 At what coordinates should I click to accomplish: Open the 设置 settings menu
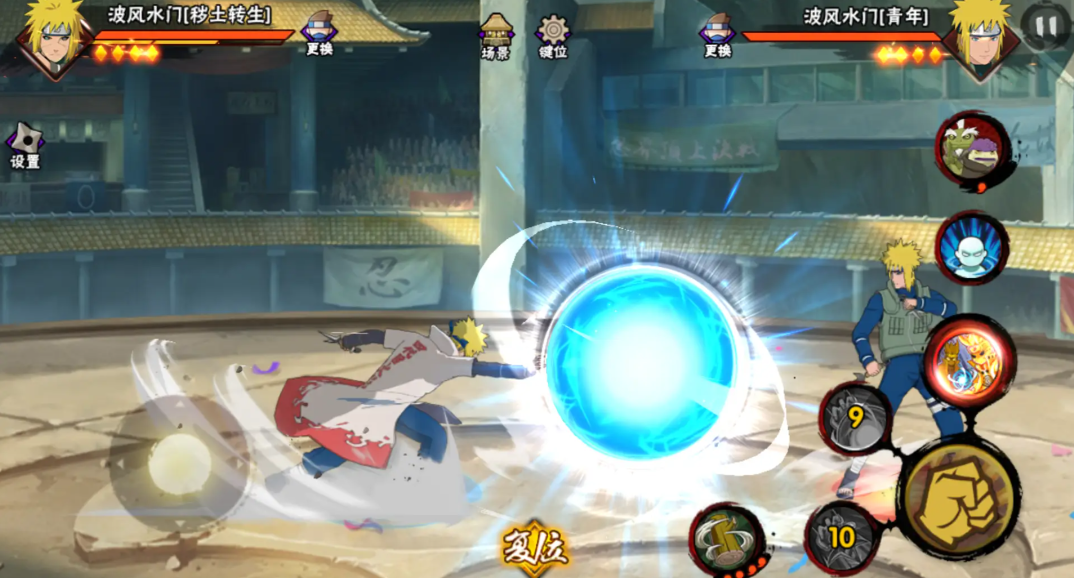coord(25,146)
